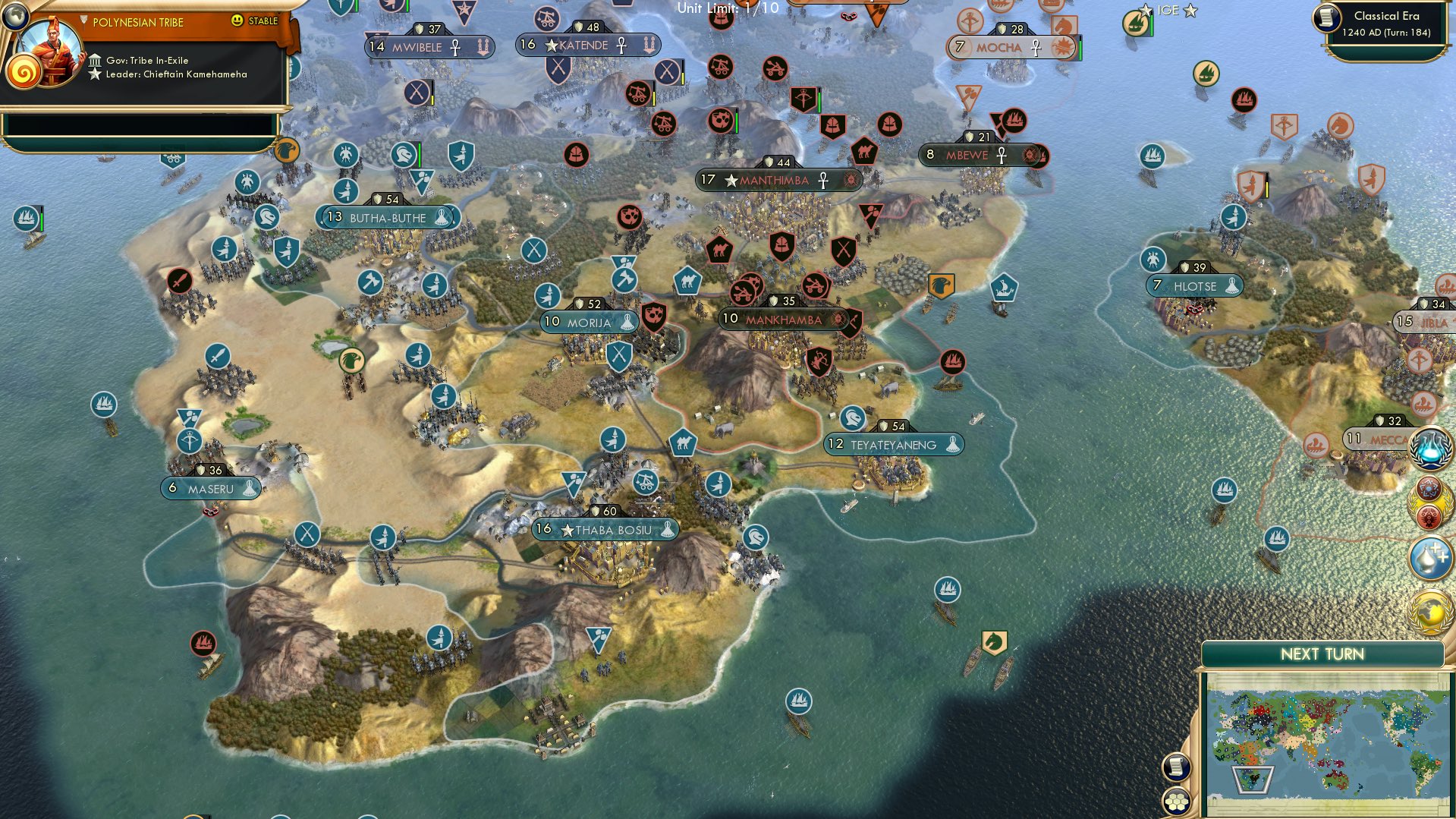Click the golden eagle banner icon east of Mankhamba
This screenshot has height=819, width=1456.
(942, 286)
